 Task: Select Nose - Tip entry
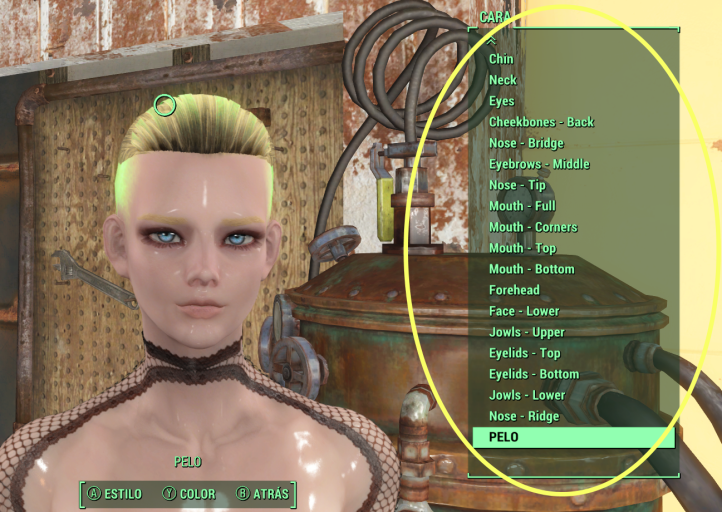coord(517,185)
